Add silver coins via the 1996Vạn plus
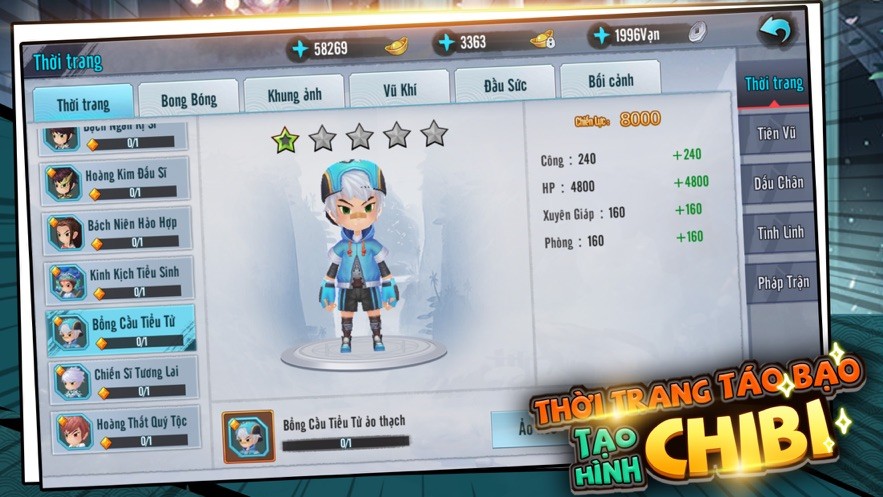 pyautogui.click(x=600, y=36)
